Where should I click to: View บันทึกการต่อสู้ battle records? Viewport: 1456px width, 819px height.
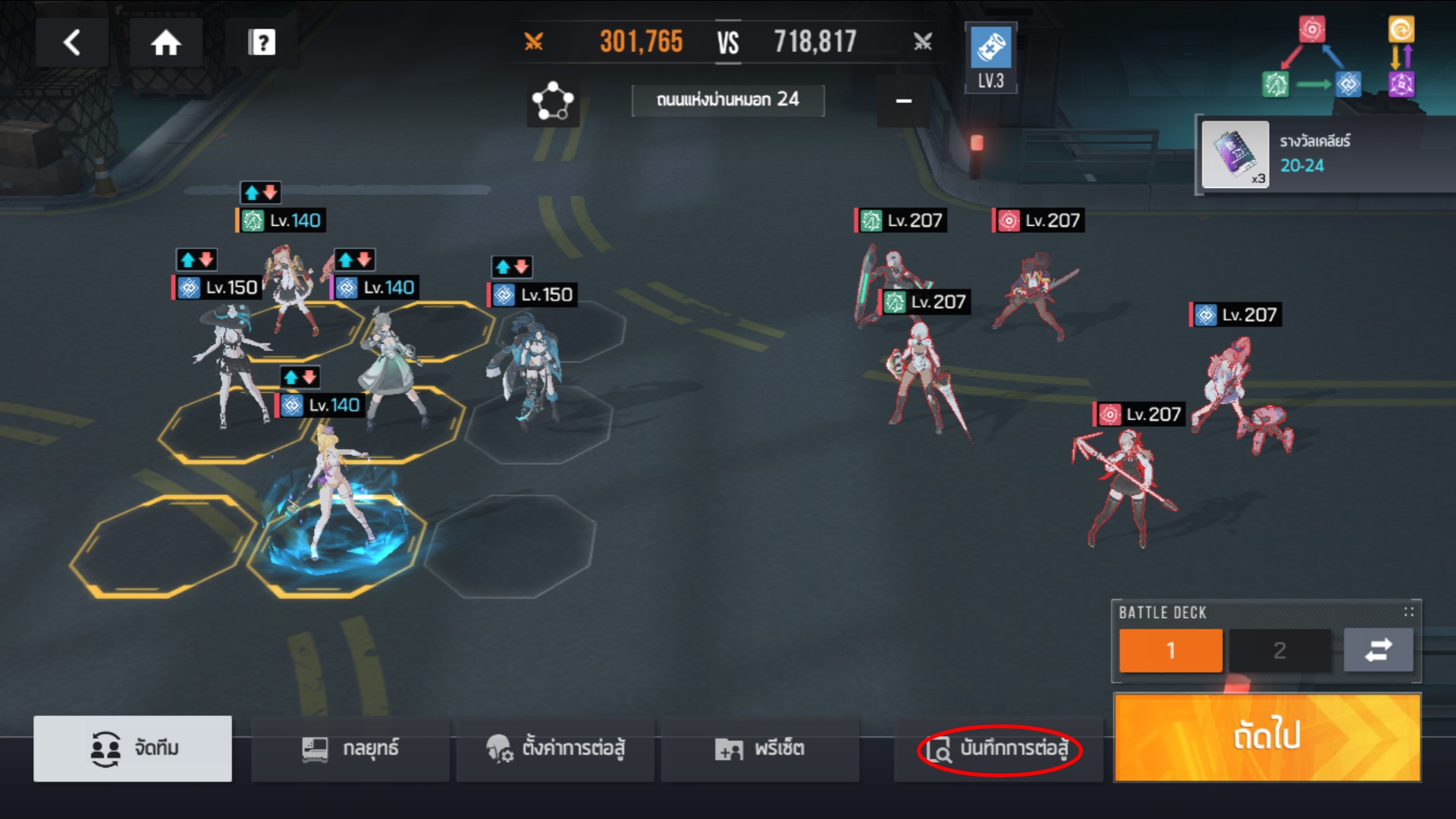(x=999, y=749)
